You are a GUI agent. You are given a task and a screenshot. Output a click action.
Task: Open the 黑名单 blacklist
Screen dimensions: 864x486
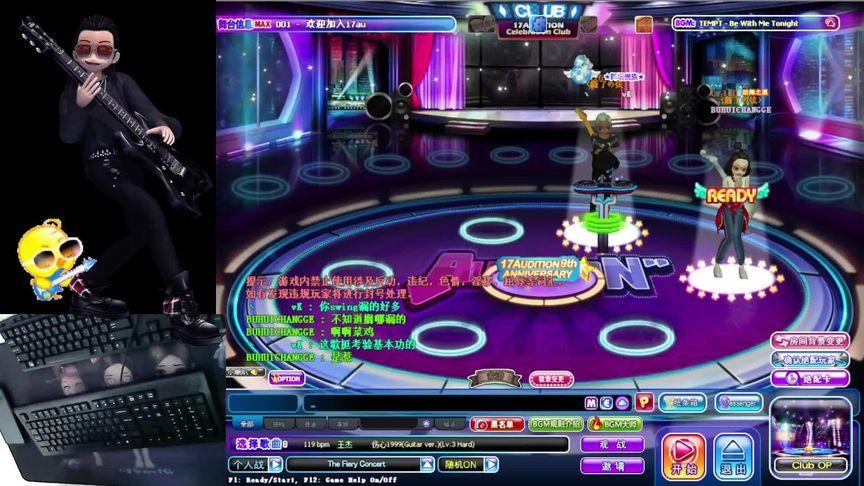coord(497,424)
